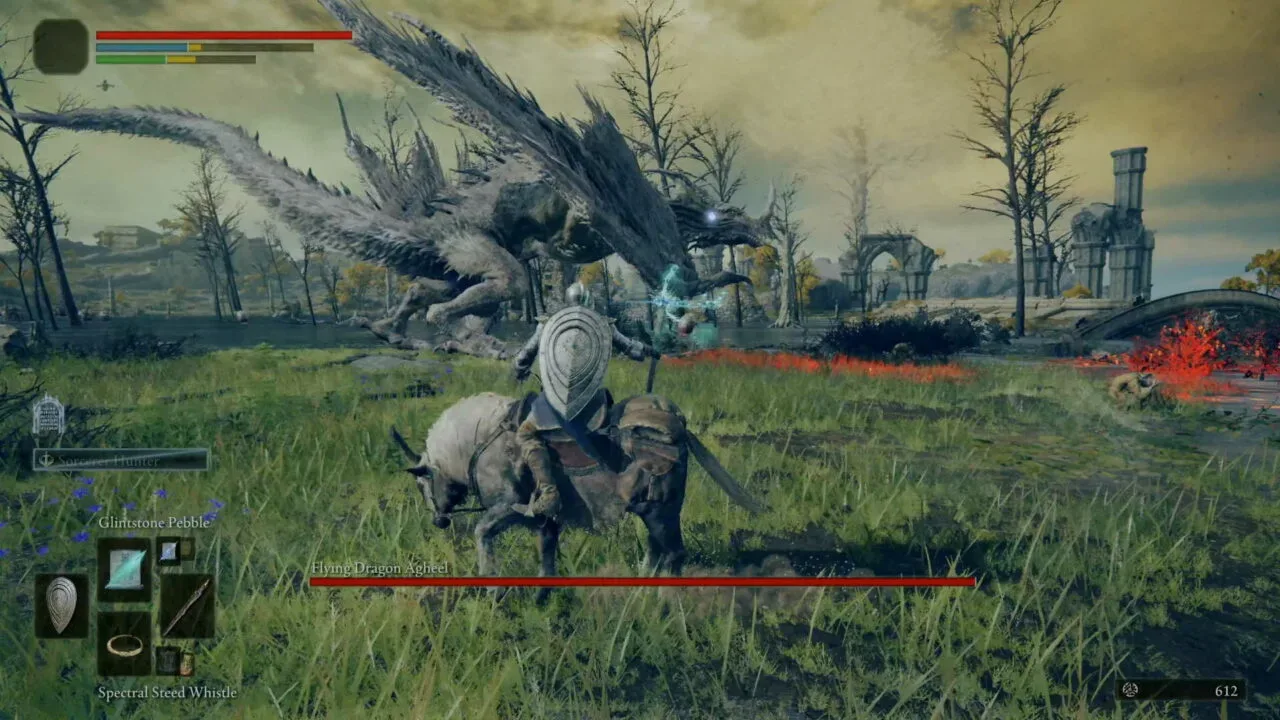1280x720 pixels.
Task: Click the crimson flask slot icon
Action: coord(167,661)
